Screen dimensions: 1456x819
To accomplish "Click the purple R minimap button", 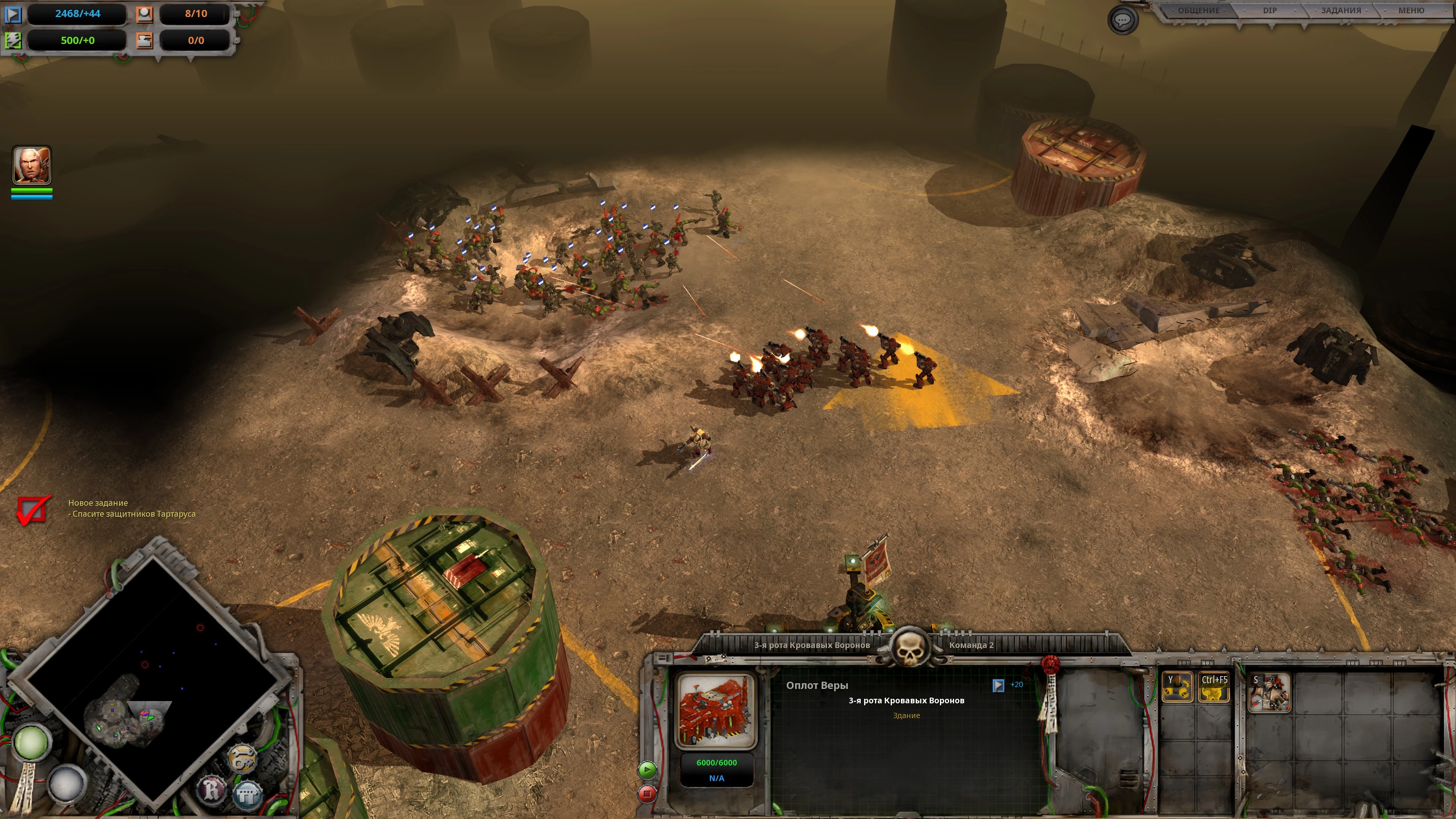I will click(x=212, y=789).
